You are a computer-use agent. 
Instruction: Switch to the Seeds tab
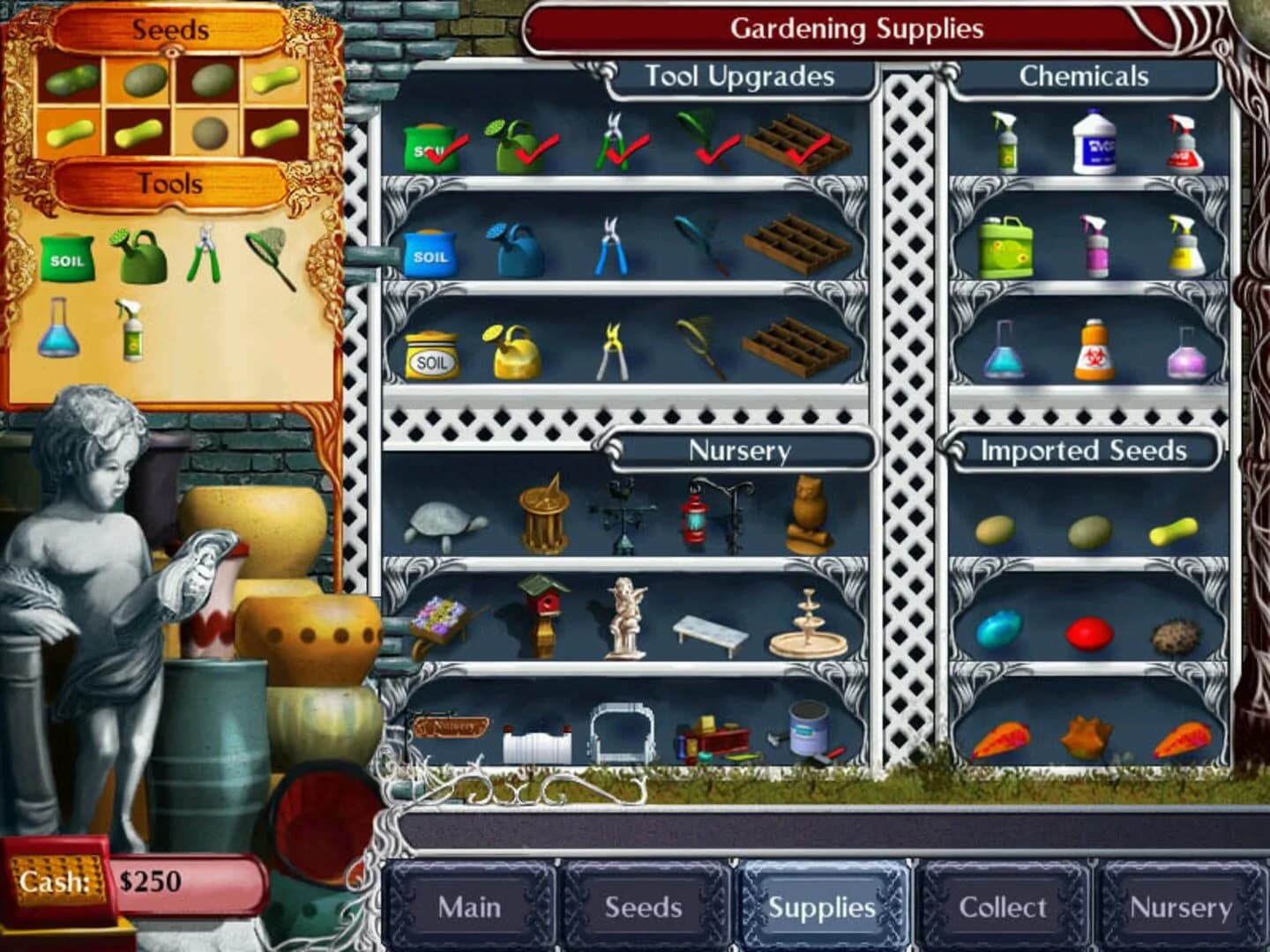click(x=643, y=906)
